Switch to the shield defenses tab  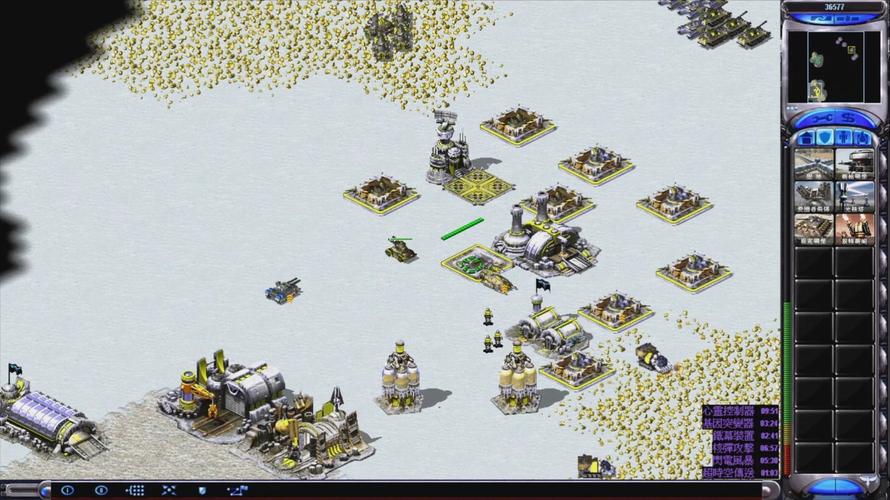click(x=824, y=137)
